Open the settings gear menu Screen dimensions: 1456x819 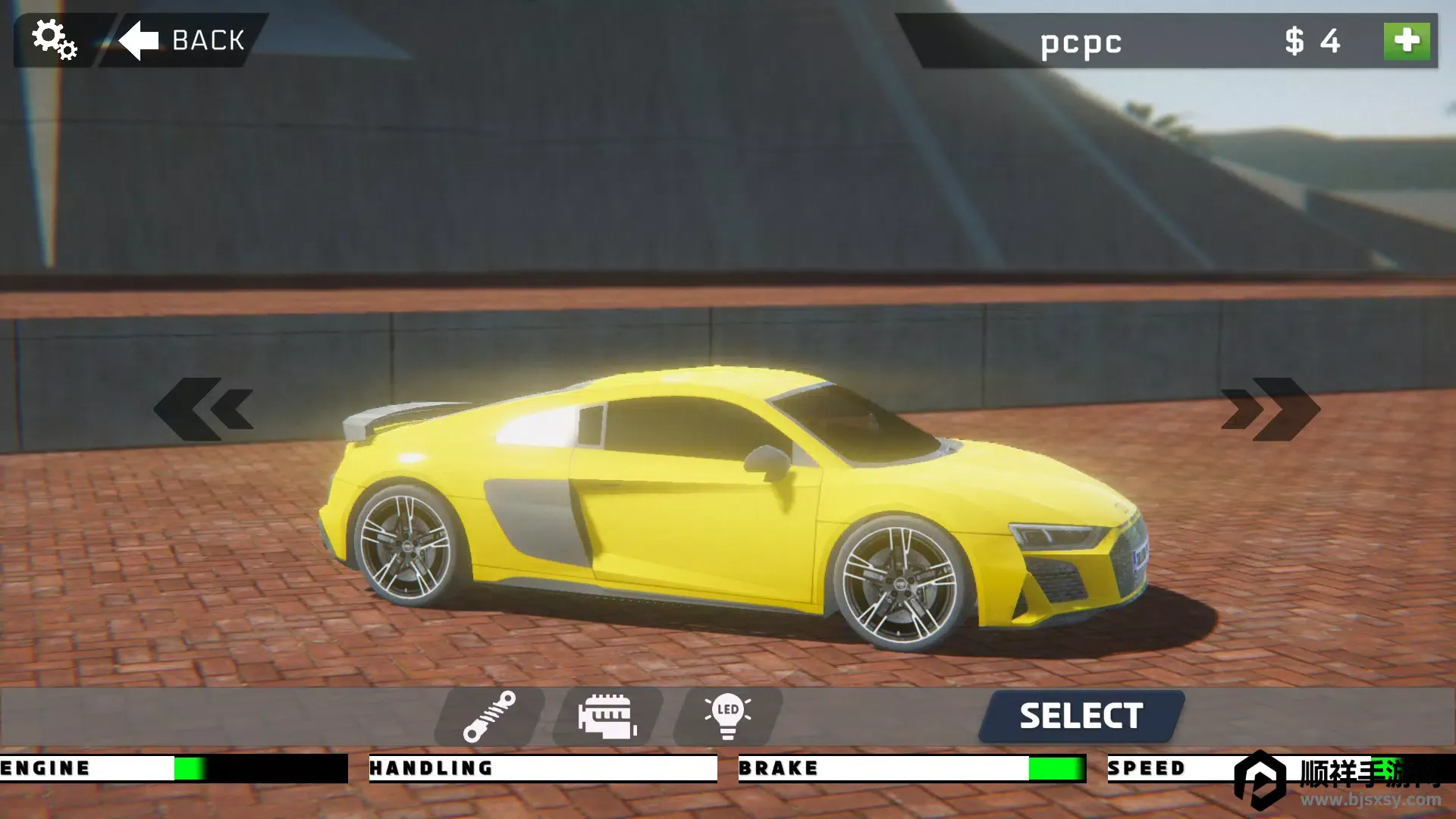coord(54,39)
